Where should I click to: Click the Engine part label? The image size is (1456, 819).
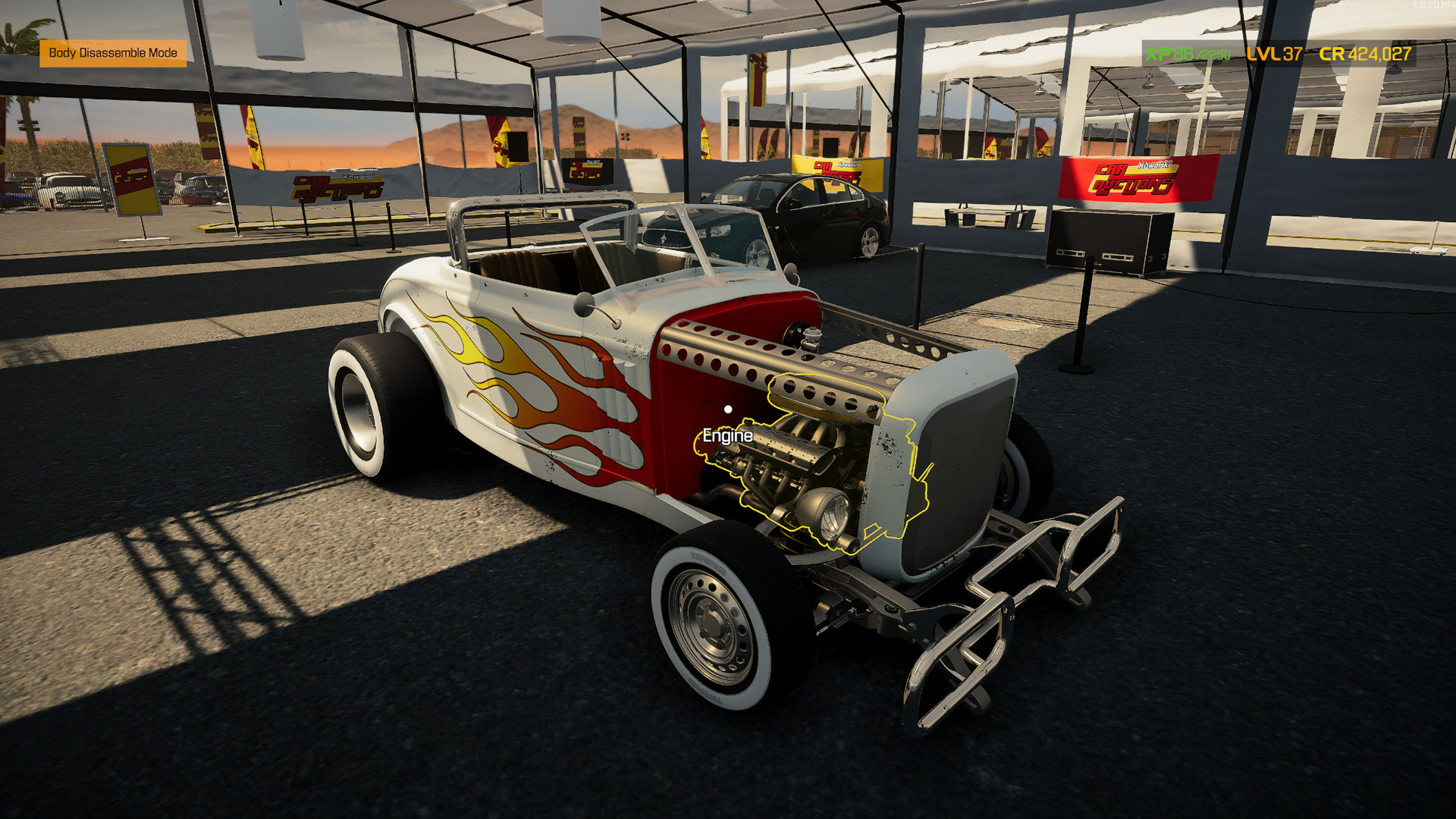[726, 437]
